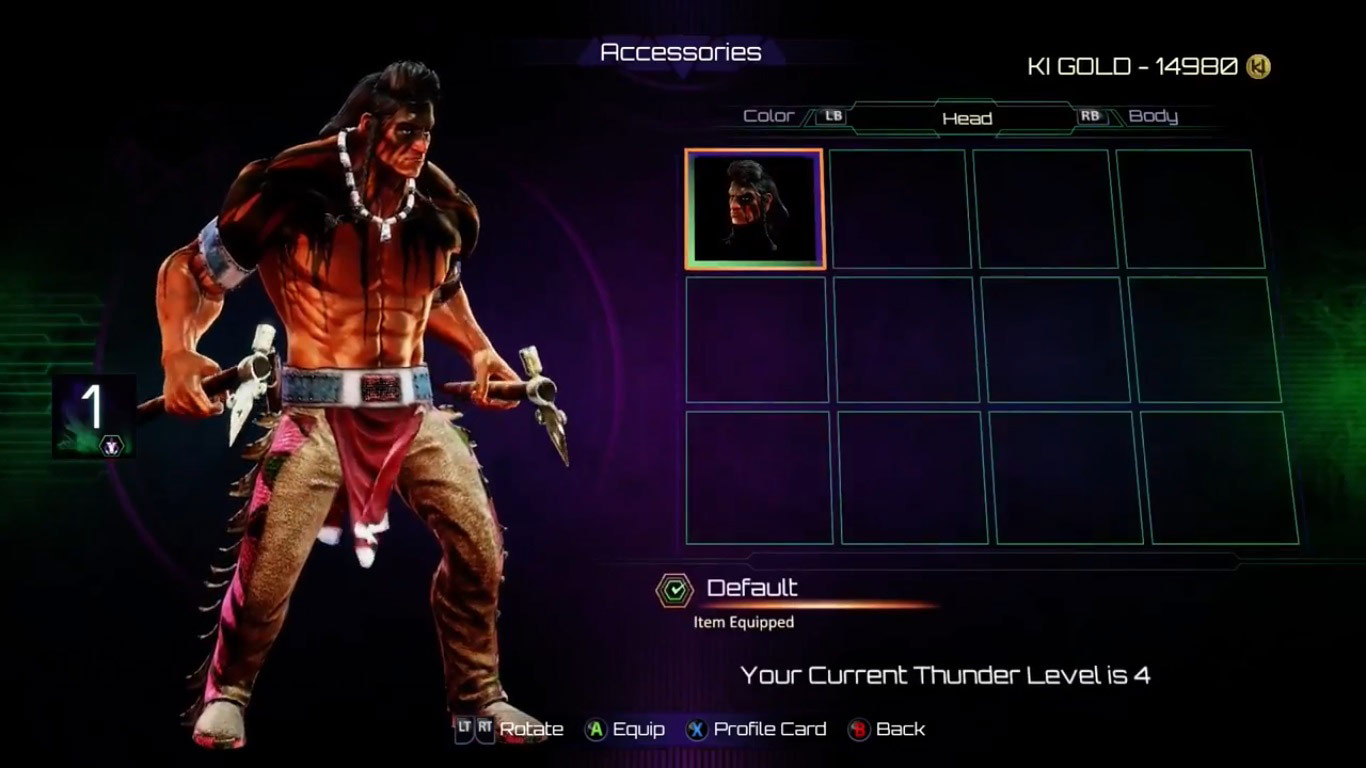Click the Rotate label text

click(x=531, y=729)
